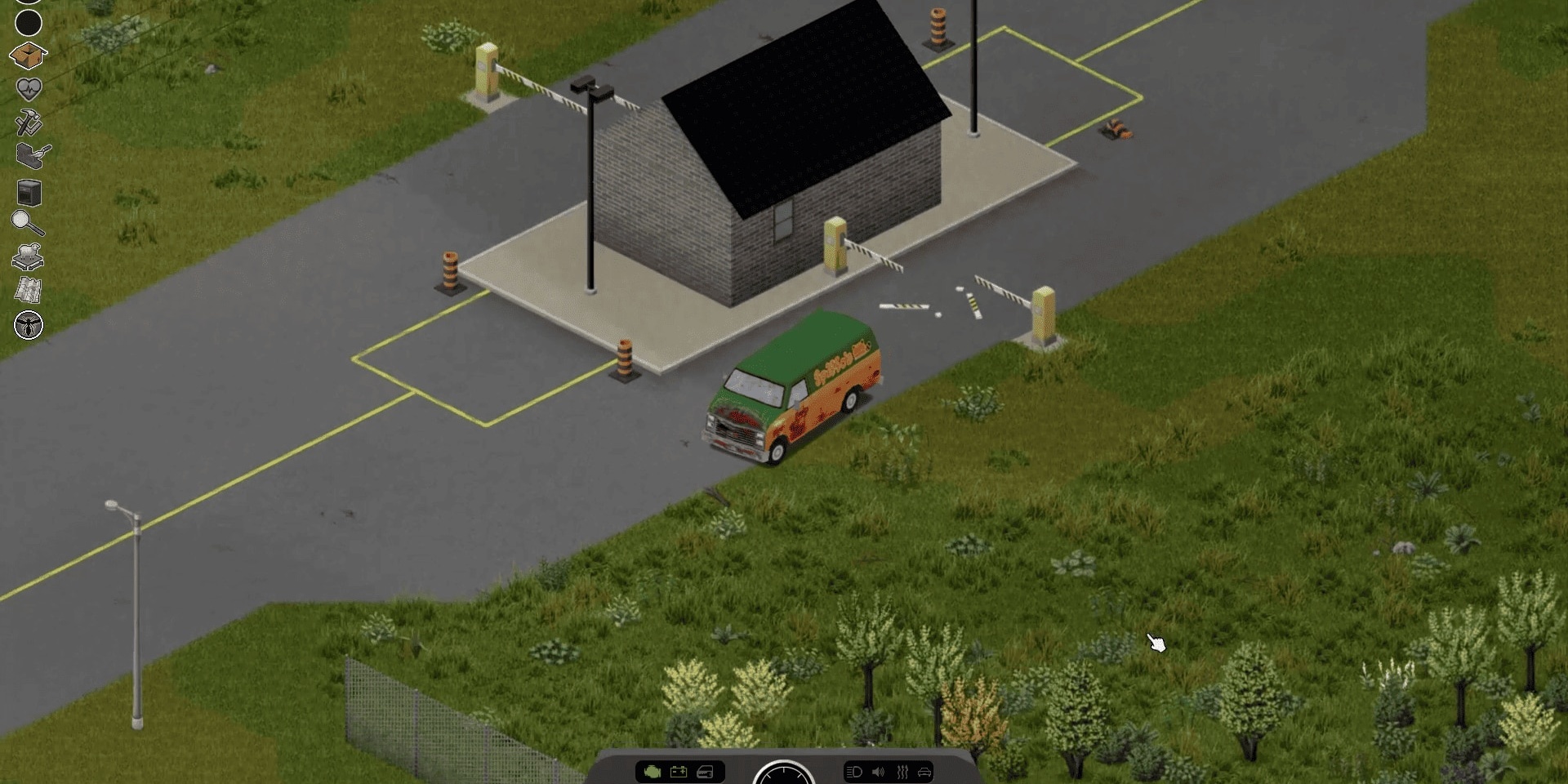The width and height of the screenshot is (1568, 784).
Task: Open the inventory box panel
Action: (29, 56)
